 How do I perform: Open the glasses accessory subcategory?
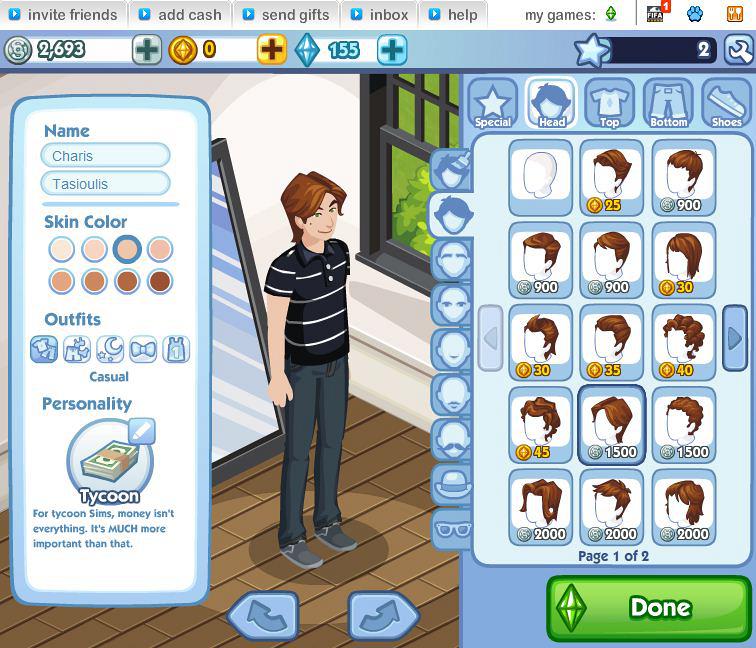(x=452, y=527)
